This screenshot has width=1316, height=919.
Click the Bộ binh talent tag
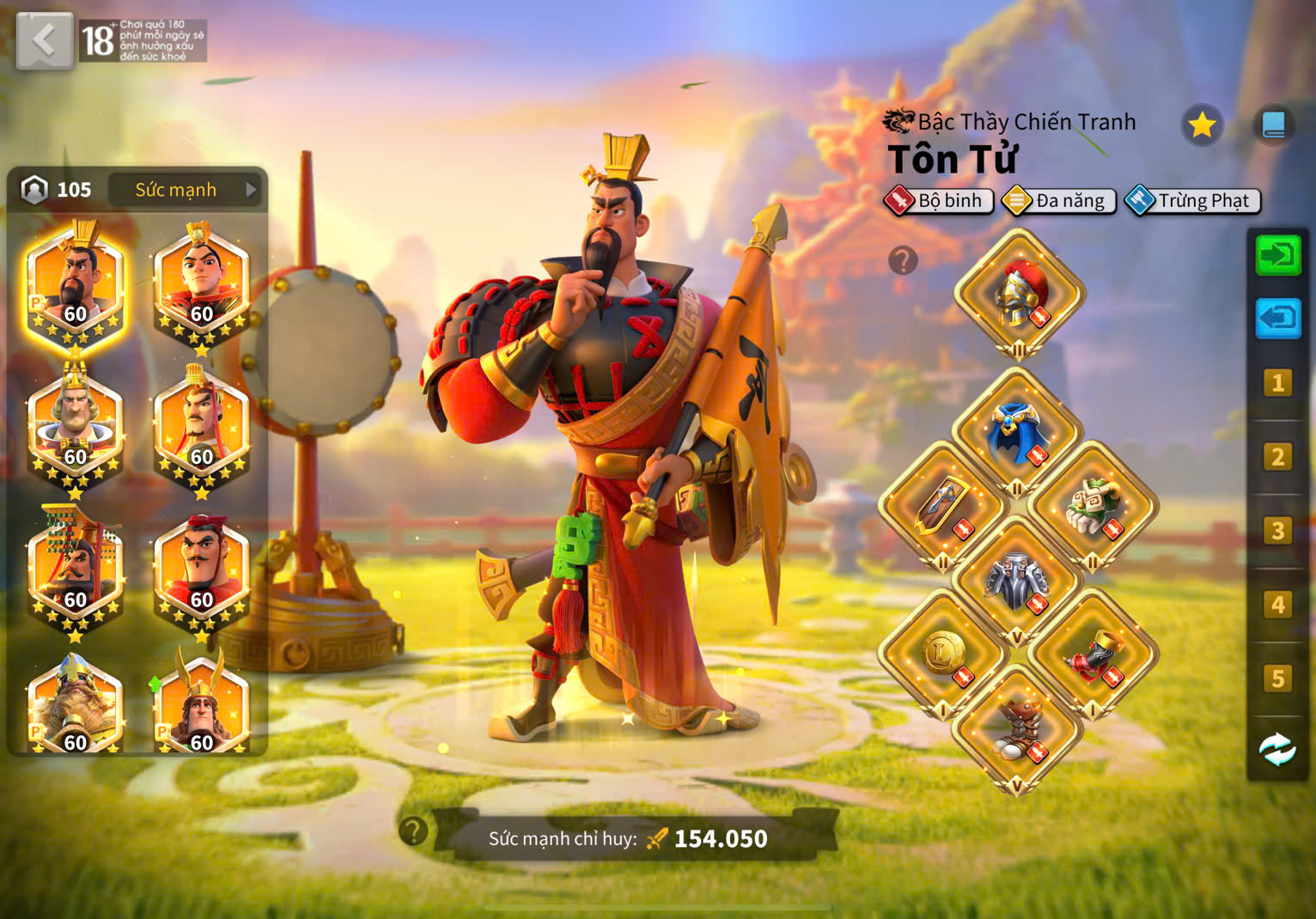point(939,201)
